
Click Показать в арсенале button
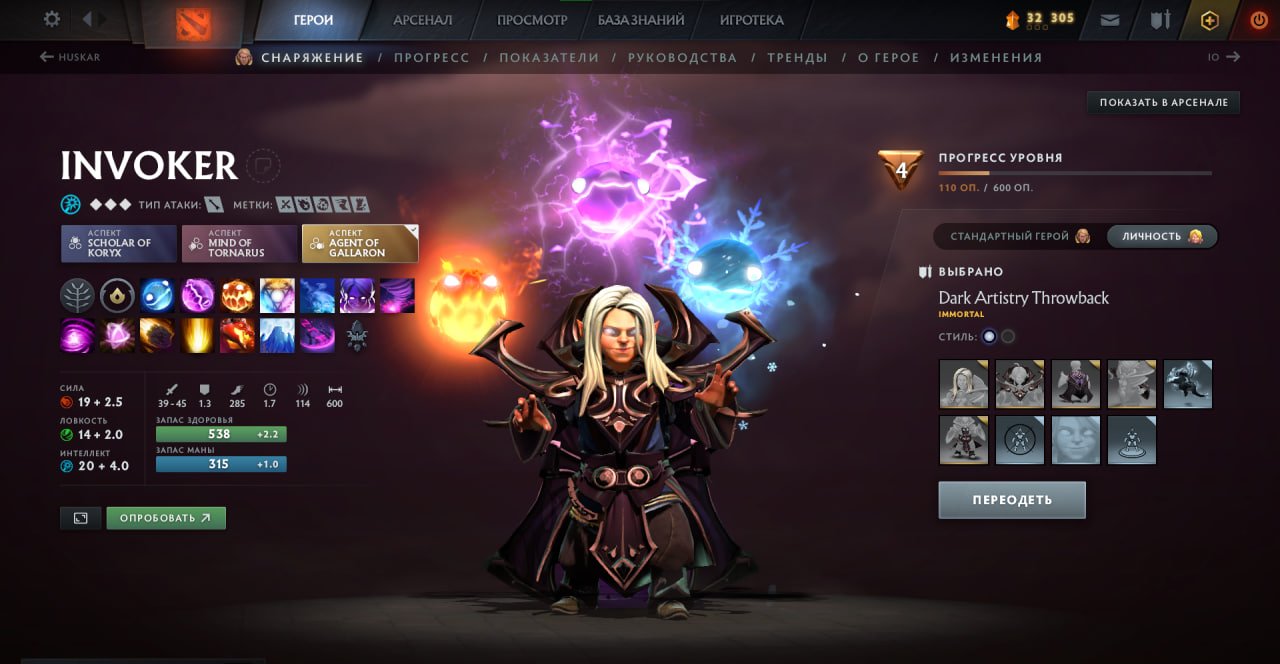pyautogui.click(x=1163, y=102)
